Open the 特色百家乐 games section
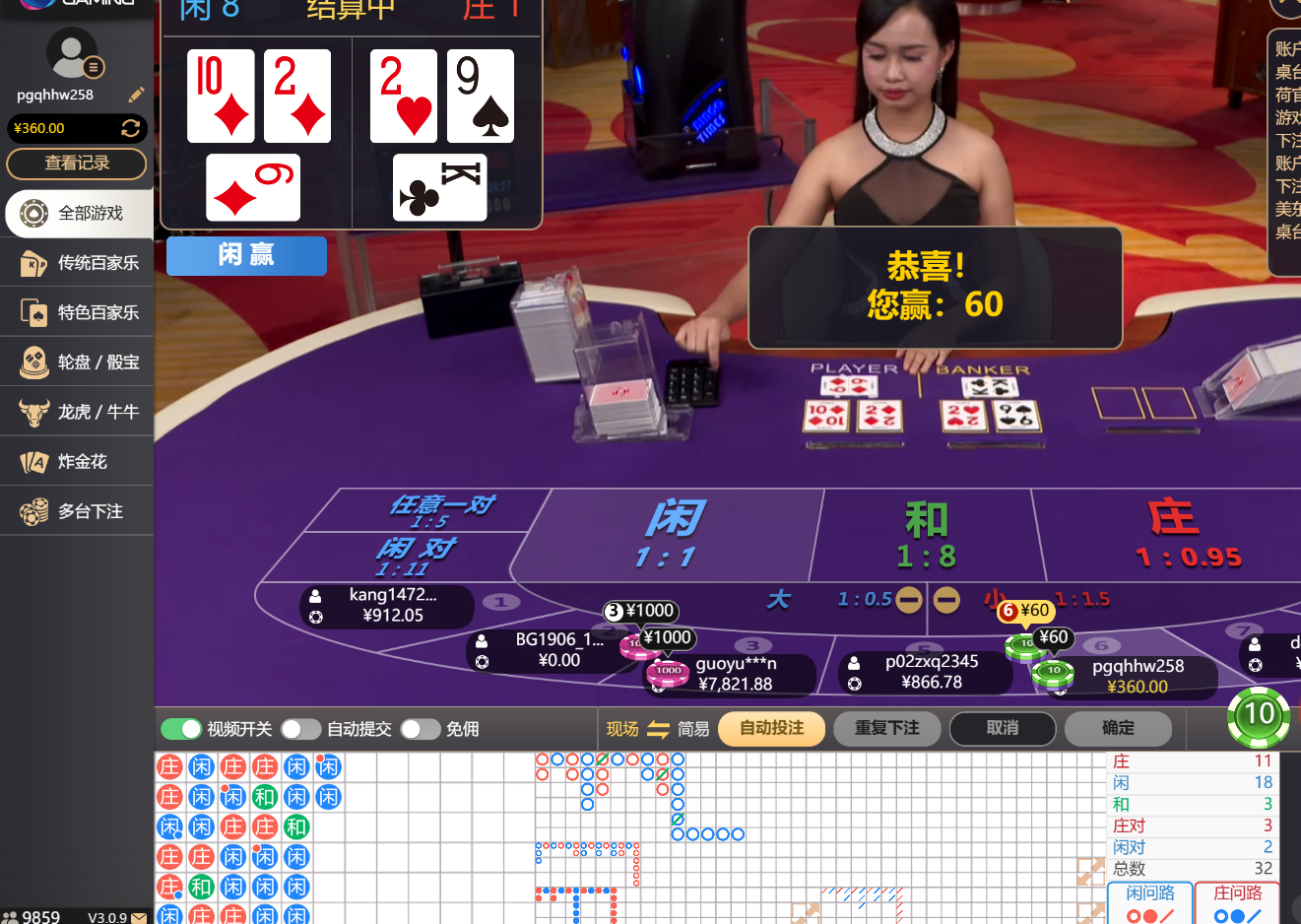Image resolution: width=1301 pixels, height=924 pixels. [x=76, y=312]
